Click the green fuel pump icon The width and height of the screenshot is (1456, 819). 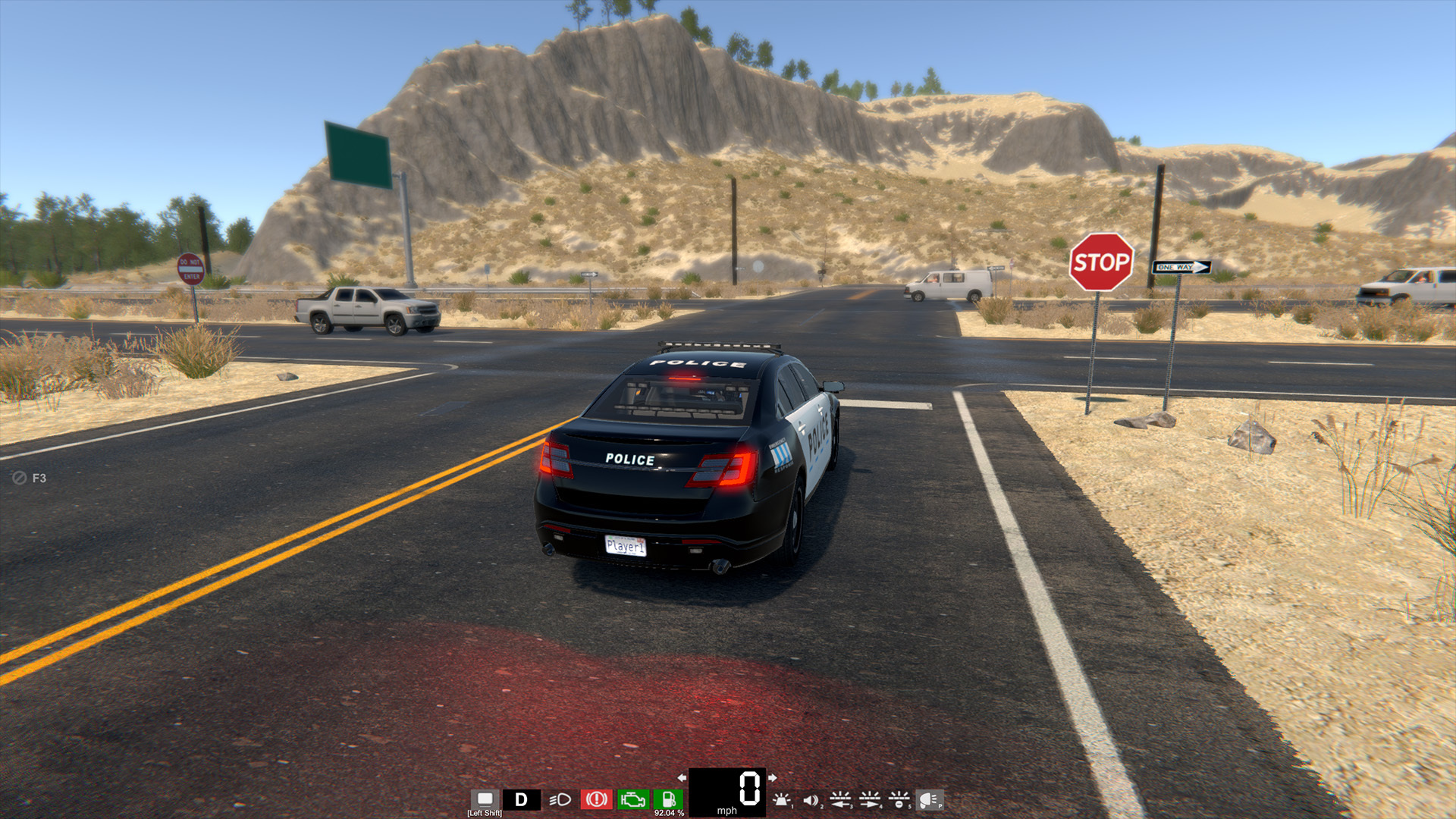point(669,799)
